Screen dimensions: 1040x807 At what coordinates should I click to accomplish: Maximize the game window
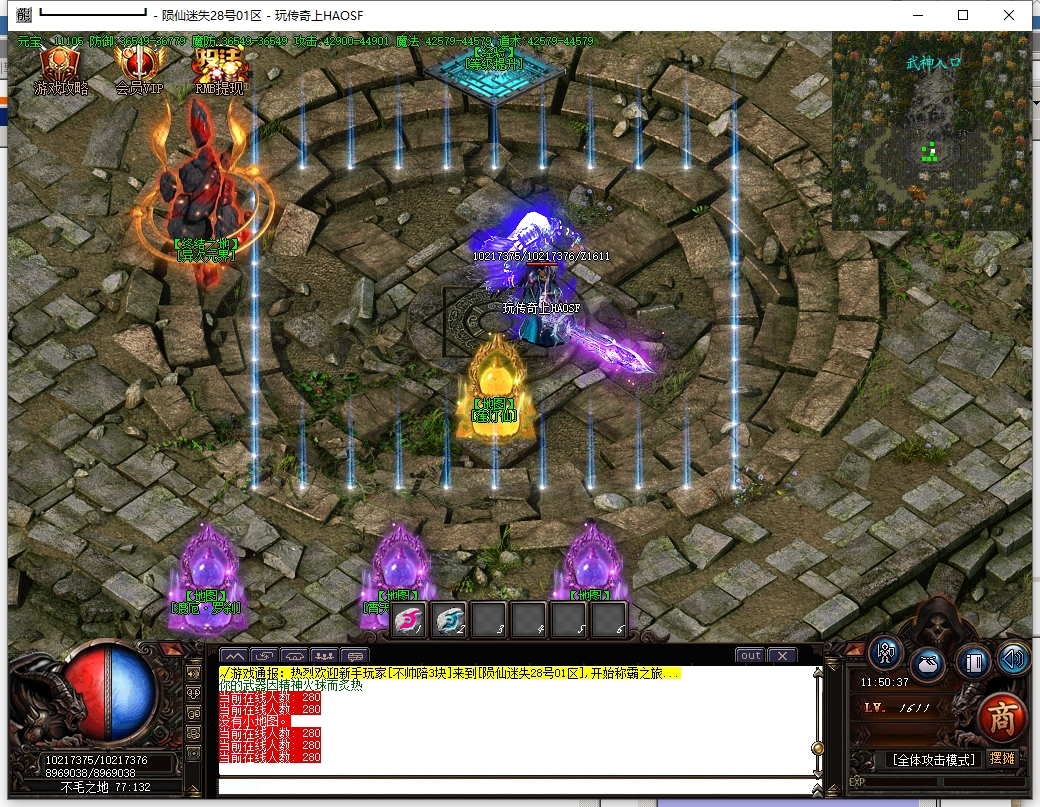(x=963, y=15)
